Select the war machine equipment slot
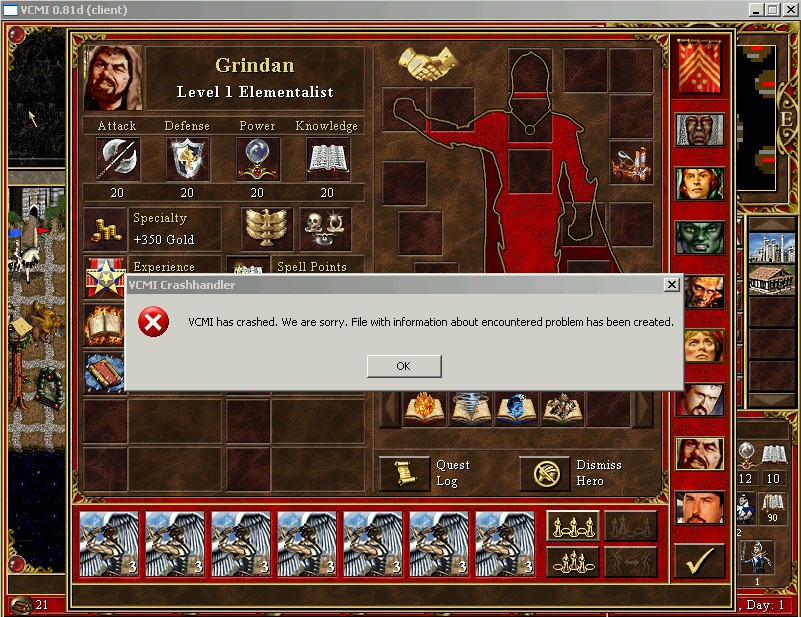This screenshot has height=617, width=801. pos(630,160)
